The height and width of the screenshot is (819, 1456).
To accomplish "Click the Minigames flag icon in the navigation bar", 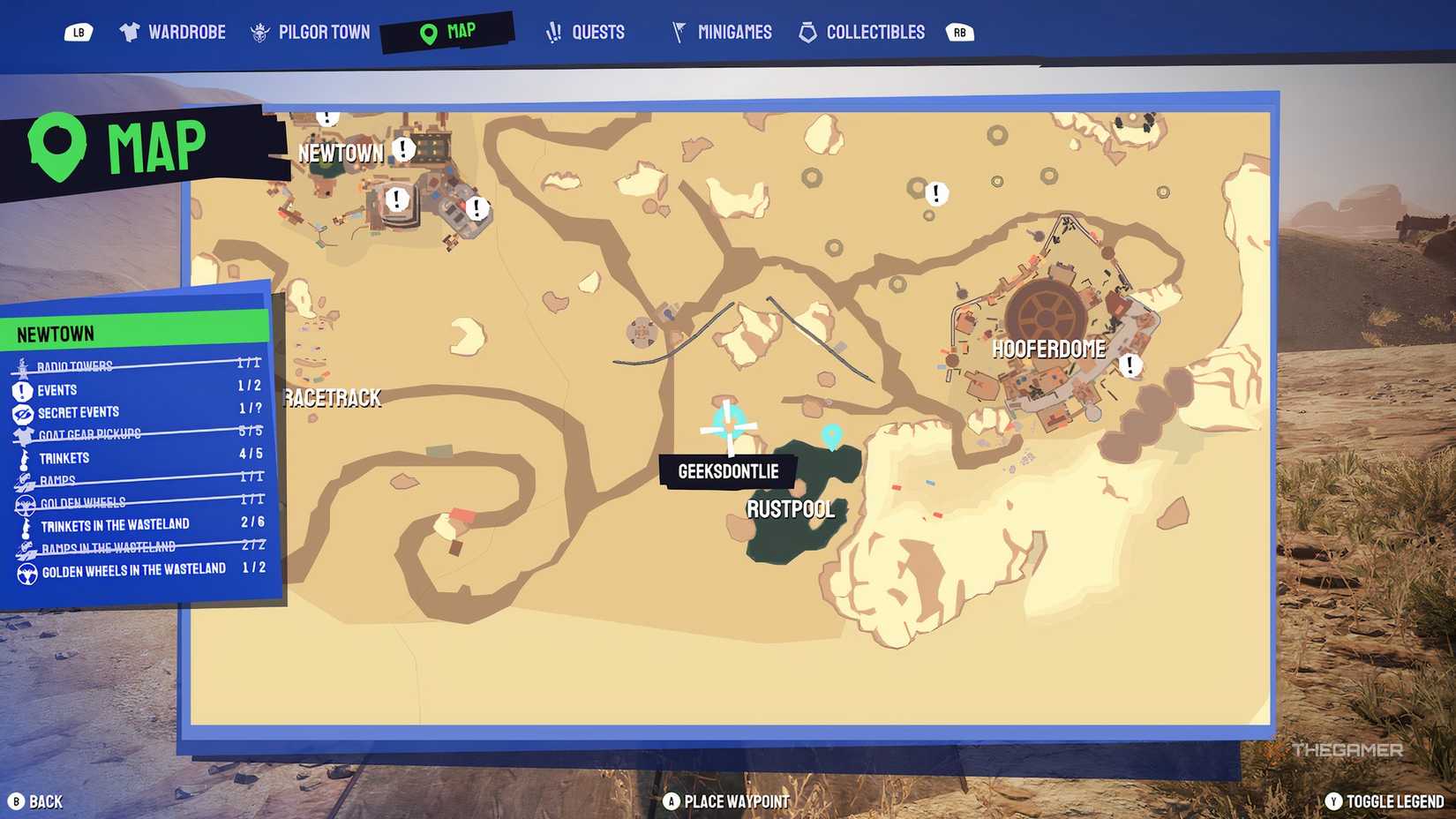I will click(677, 31).
